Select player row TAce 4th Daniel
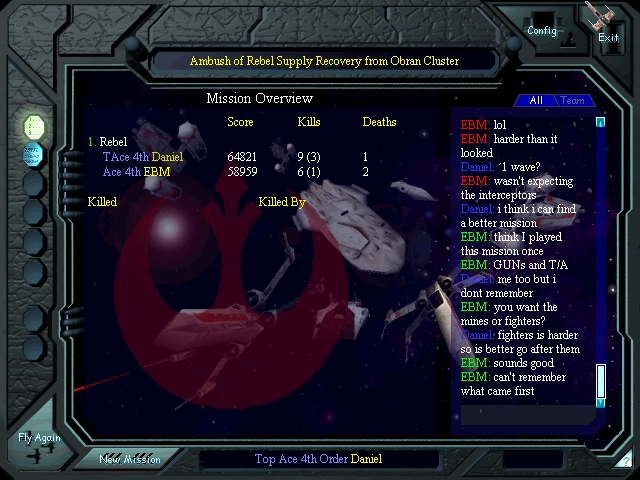Image resolution: width=640 pixels, height=480 pixels. 143,157
